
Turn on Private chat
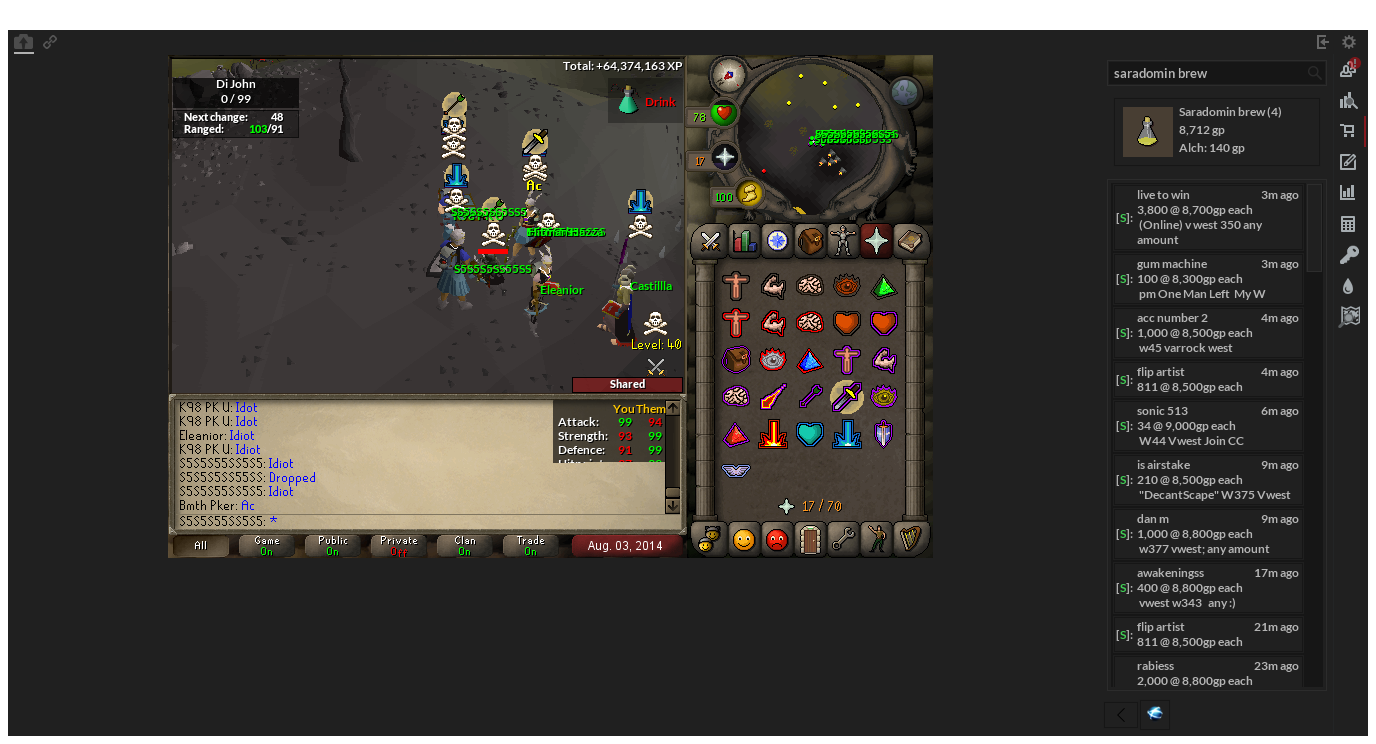coord(397,545)
